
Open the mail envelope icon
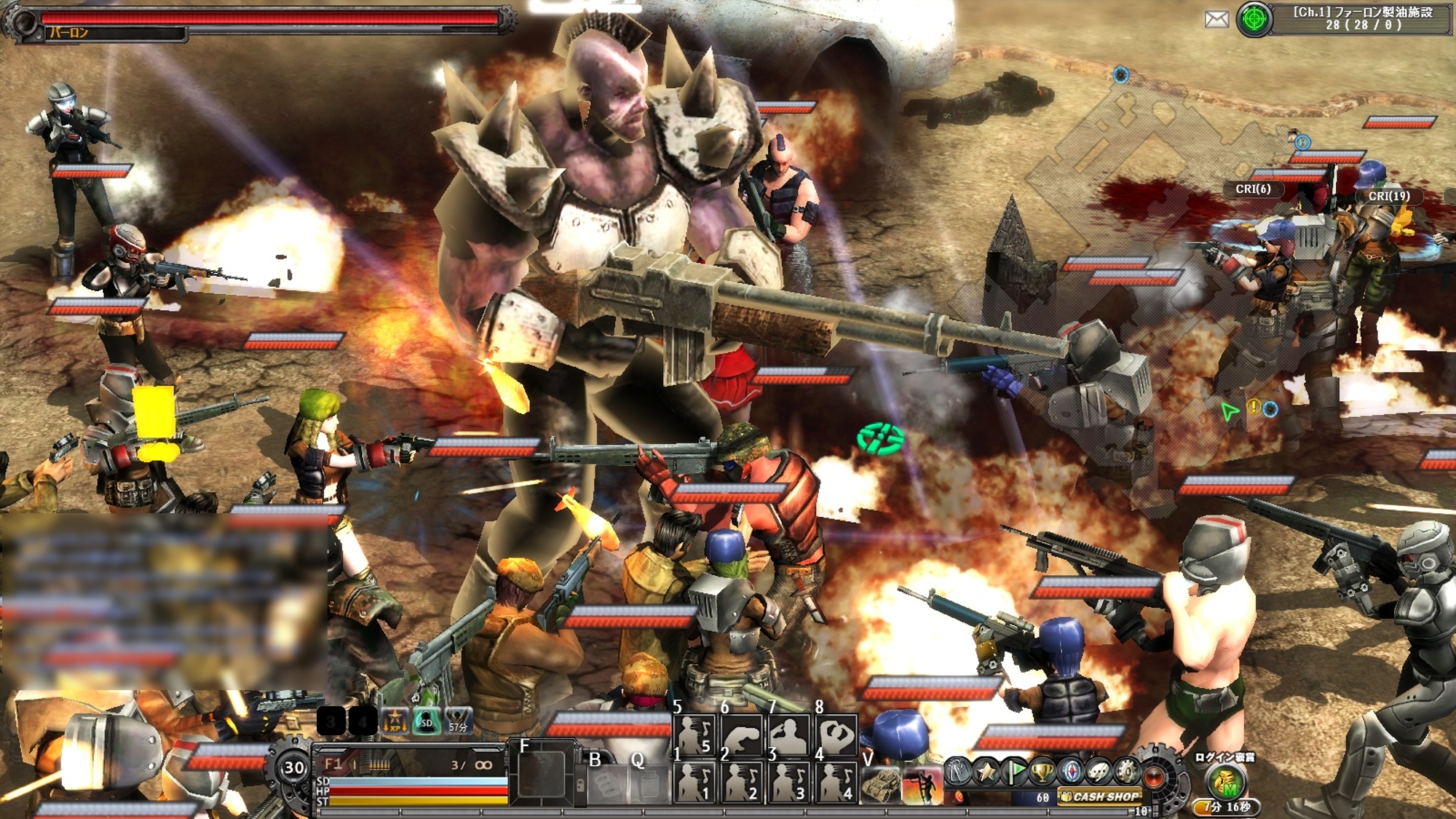tap(1216, 20)
